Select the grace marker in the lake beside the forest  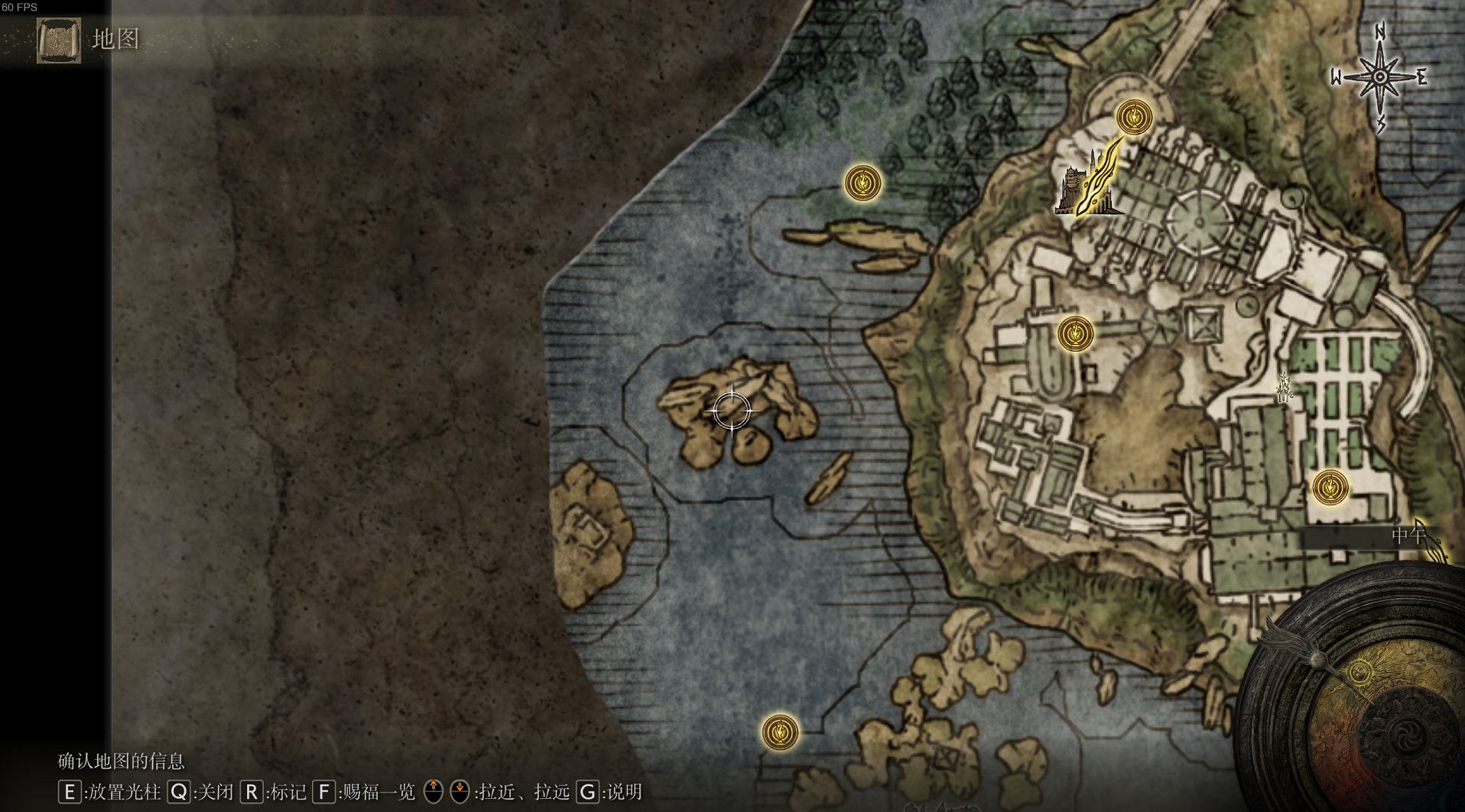862,184
